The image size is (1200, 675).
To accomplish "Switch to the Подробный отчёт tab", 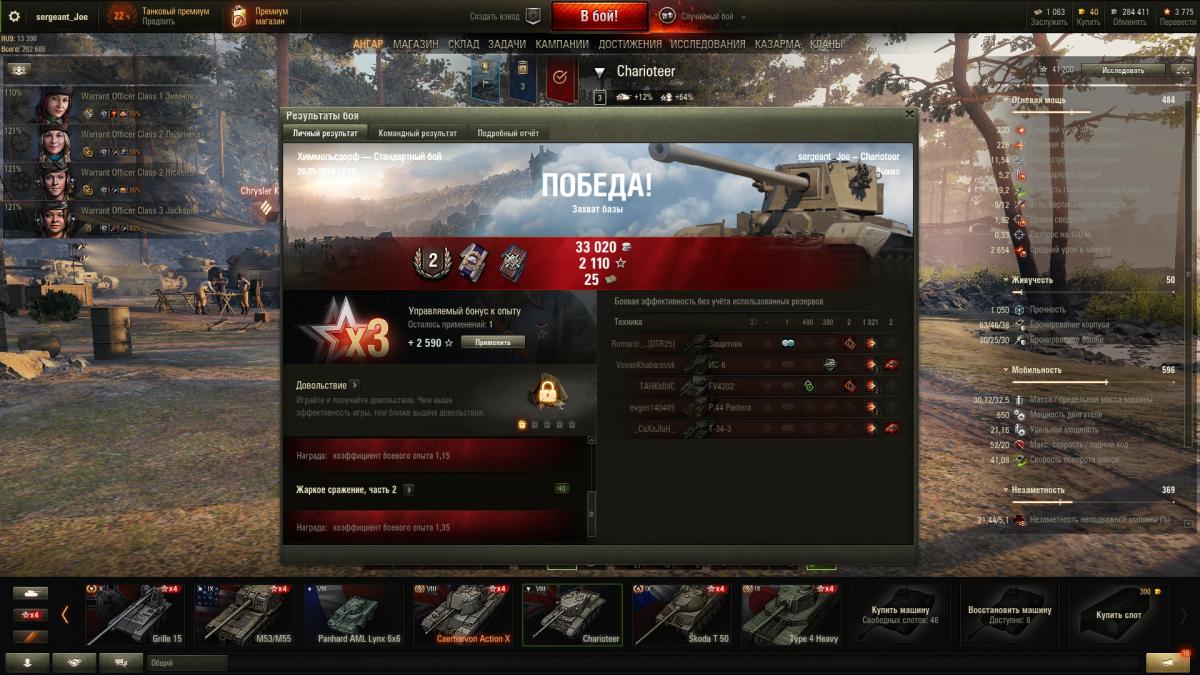I will tap(508, 133).
